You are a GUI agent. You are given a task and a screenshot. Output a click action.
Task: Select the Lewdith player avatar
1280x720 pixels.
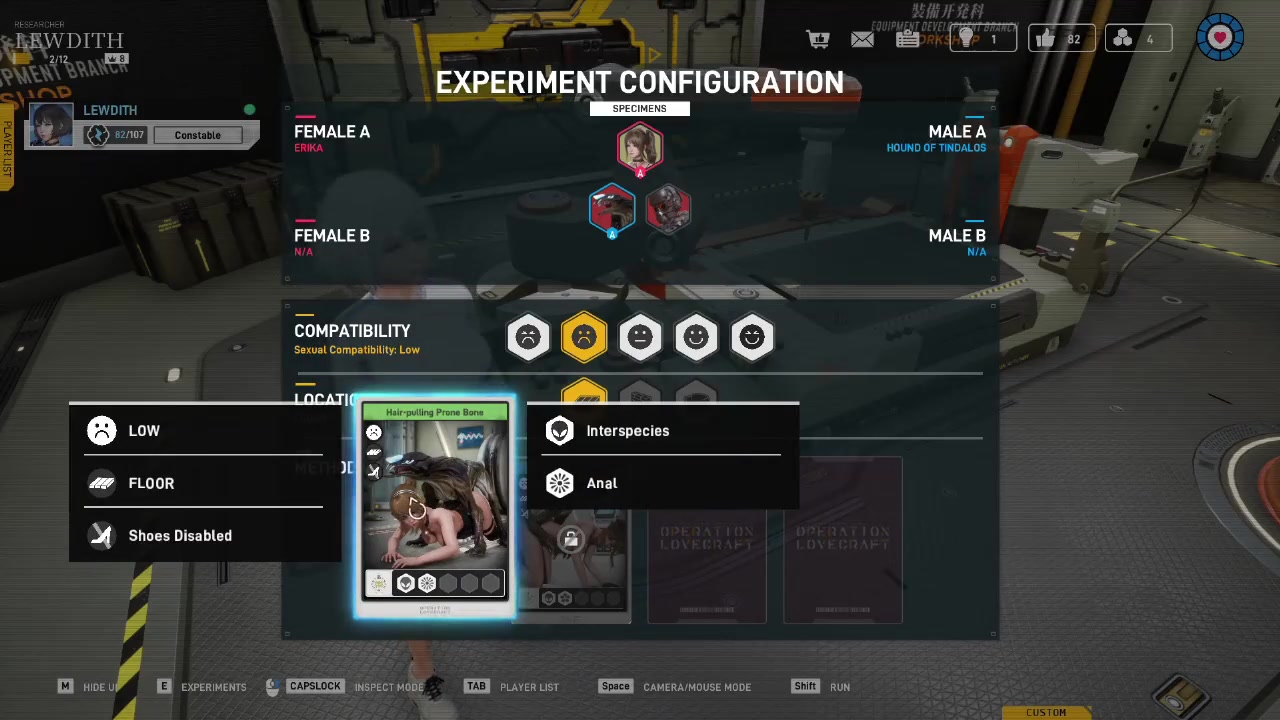(51, 125)
